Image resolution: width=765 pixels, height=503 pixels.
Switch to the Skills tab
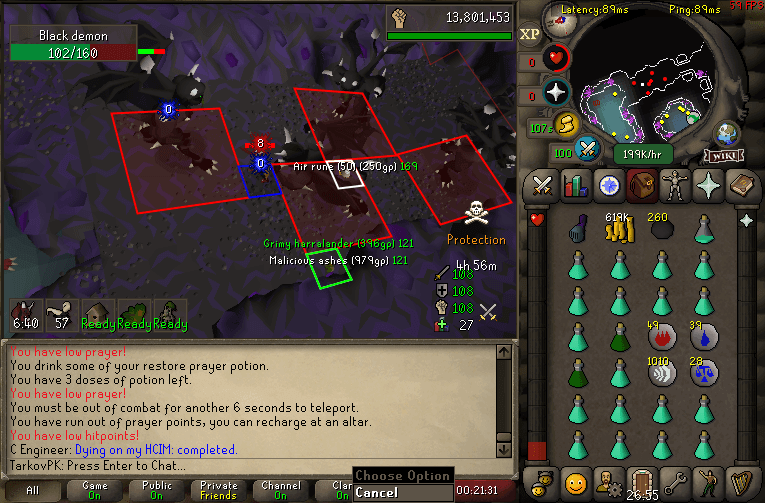[x=575, y=185]
